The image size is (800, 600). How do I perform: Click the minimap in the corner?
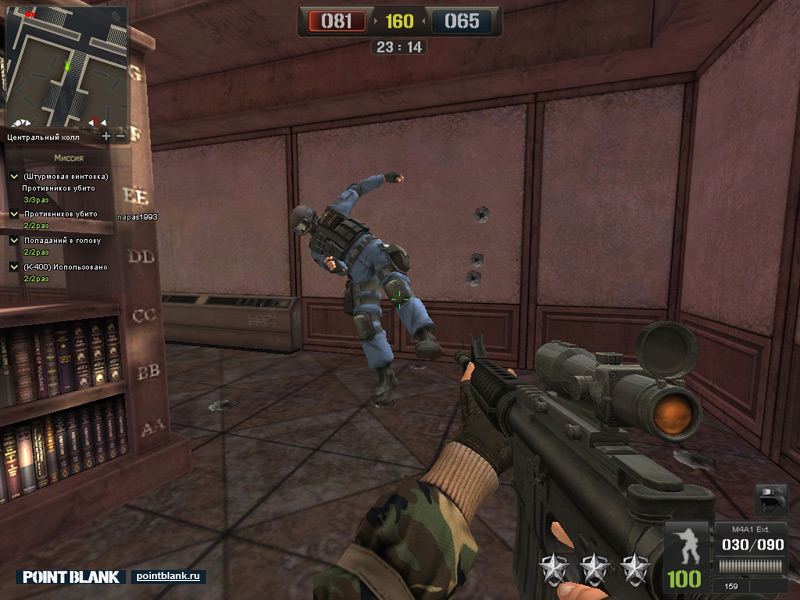coord(66,64)
